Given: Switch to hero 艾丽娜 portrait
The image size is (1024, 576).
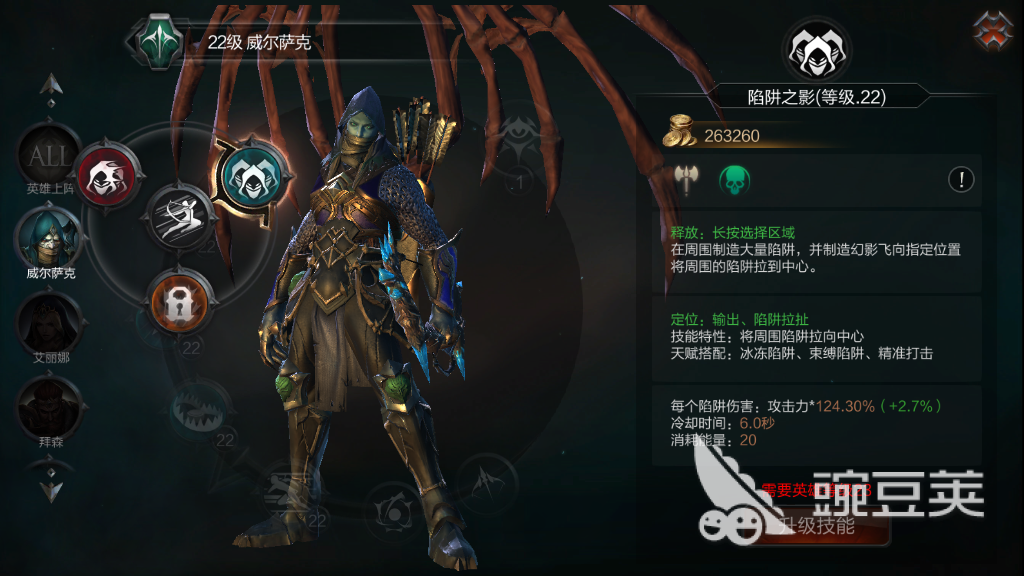Looking at the screenshot, I should pyautogui.click(x=46, y=321).
